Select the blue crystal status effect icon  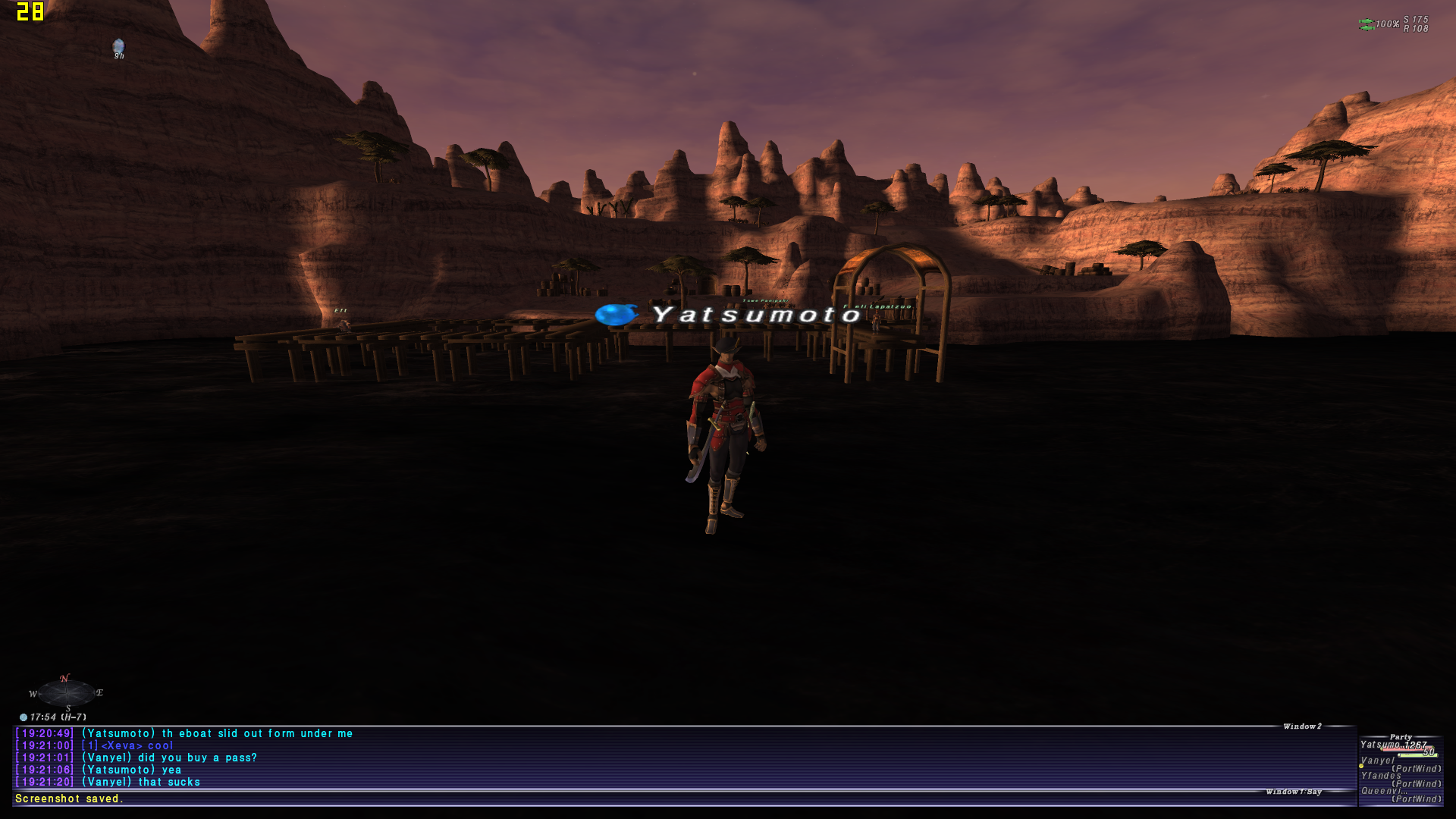pyautogui.click(x=118, y=47)
